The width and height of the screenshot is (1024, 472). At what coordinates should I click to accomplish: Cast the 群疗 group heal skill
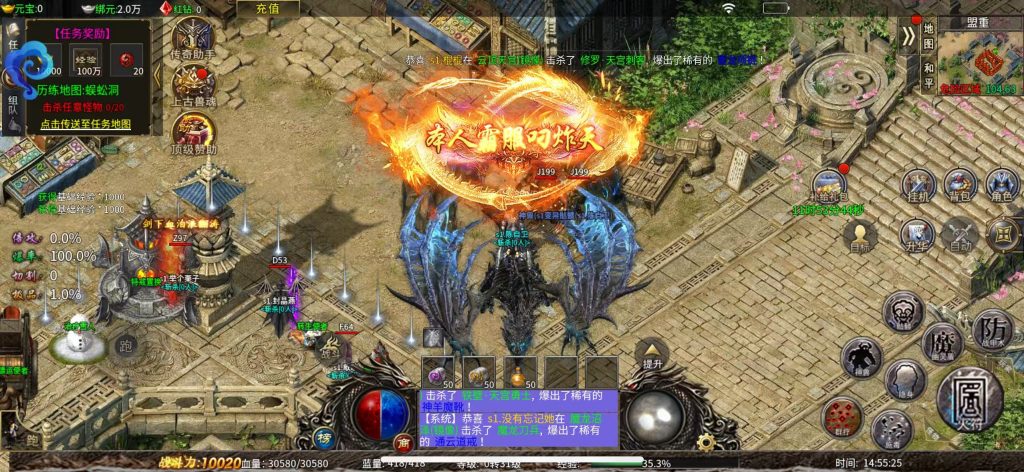click(841, 418)
